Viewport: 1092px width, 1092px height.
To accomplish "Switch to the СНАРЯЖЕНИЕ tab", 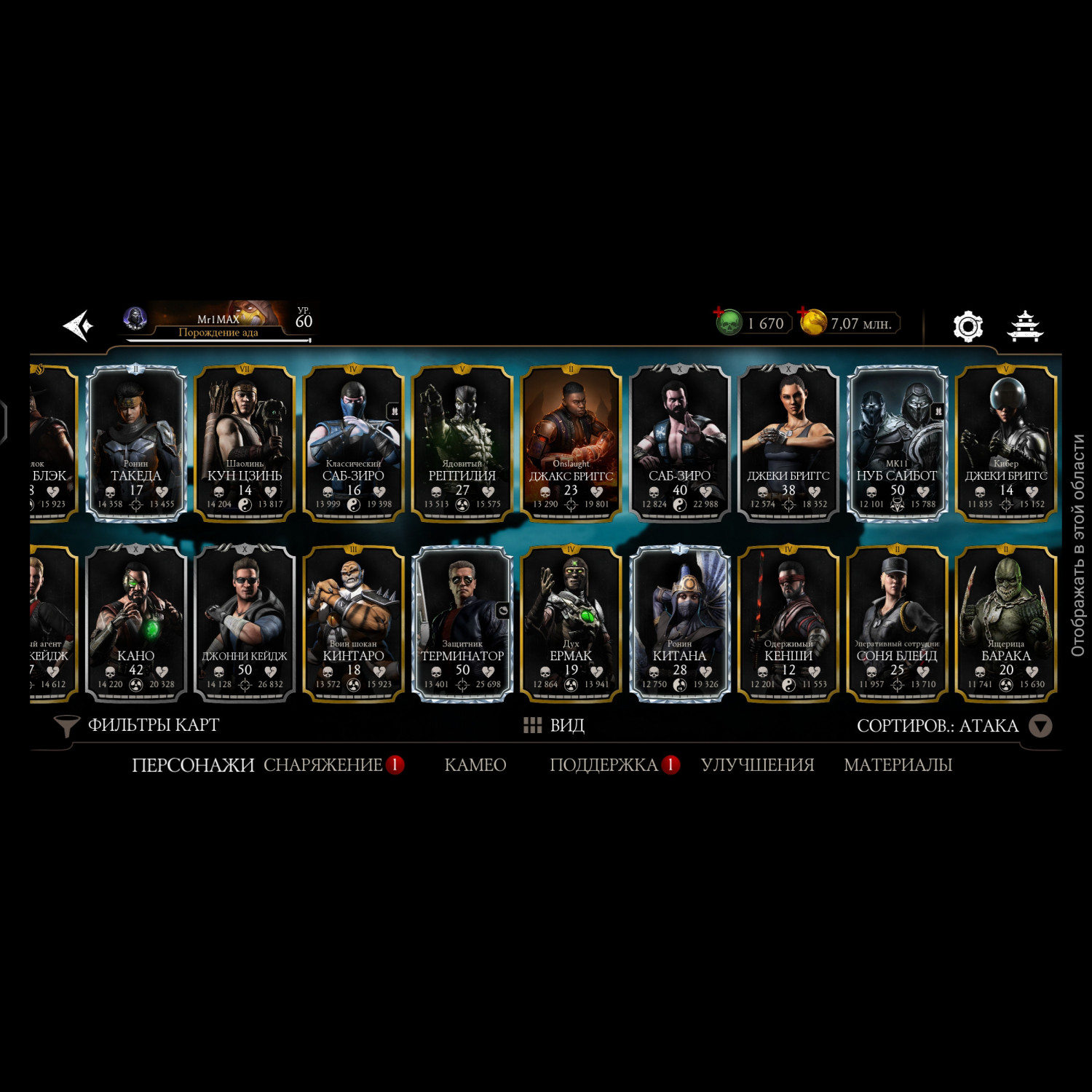I will point(323,765).
